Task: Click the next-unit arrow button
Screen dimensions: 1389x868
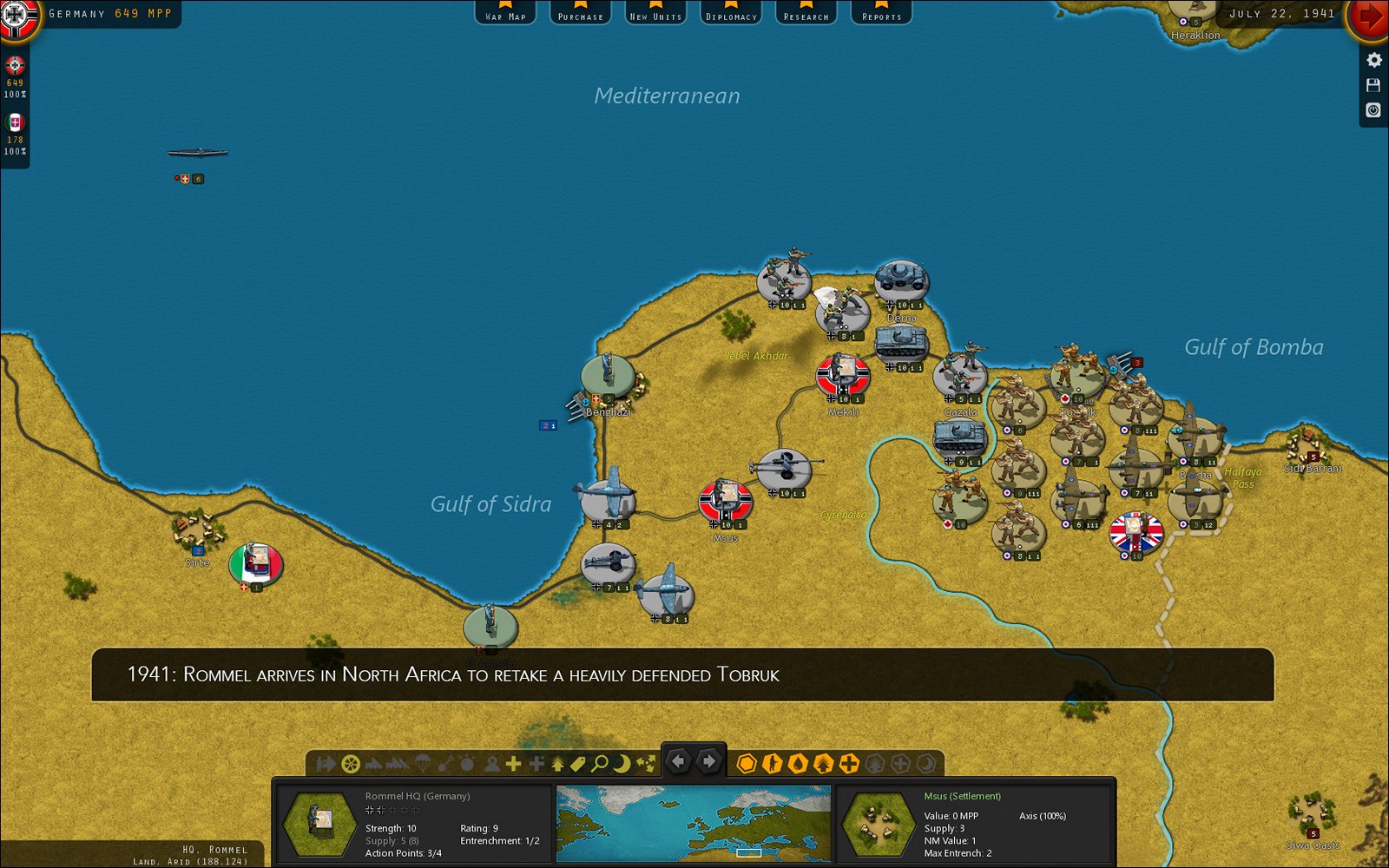Action: (x=709, y=760)
